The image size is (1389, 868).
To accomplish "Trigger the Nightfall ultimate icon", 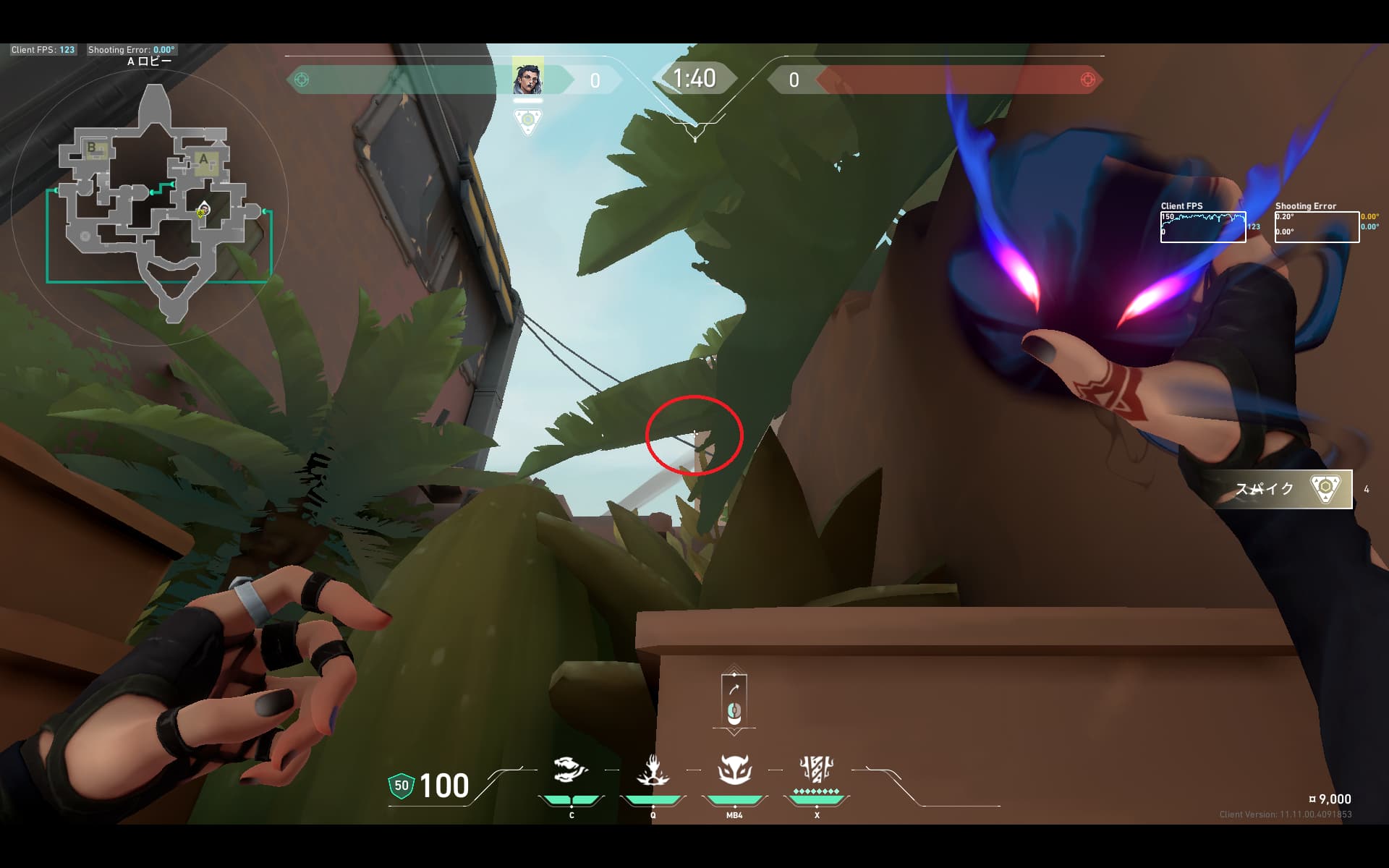I will [817, 770].
